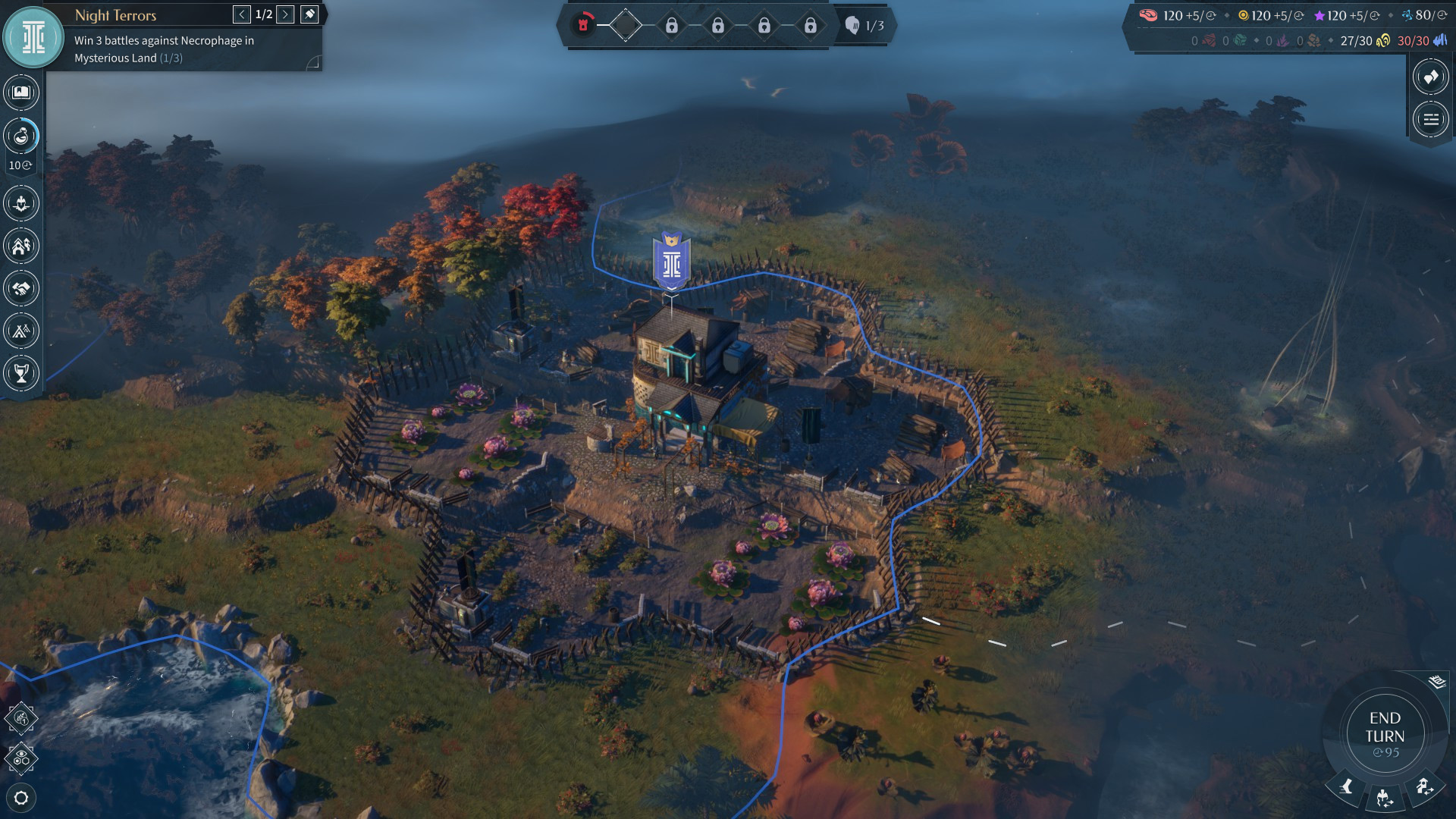Open the research flask screen
The height and width of the screenshot is (819, 1456).
(21, 136)
